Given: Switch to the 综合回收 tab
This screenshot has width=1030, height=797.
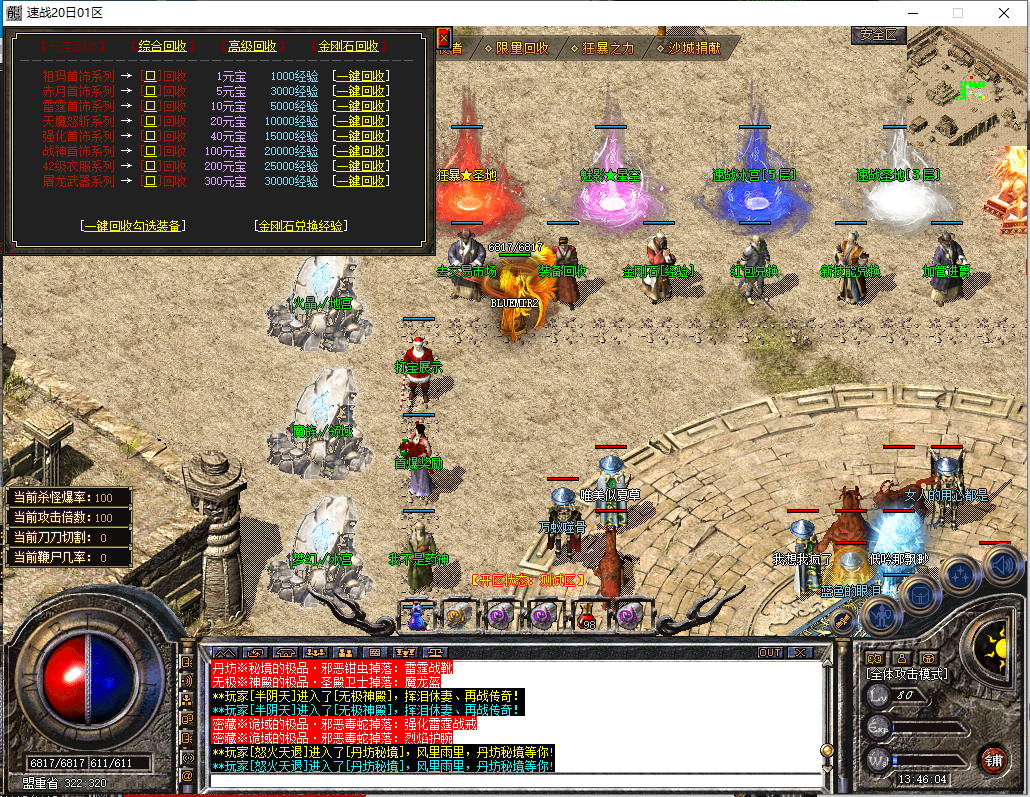Looking at the screenshot, I should pos(162,46).
